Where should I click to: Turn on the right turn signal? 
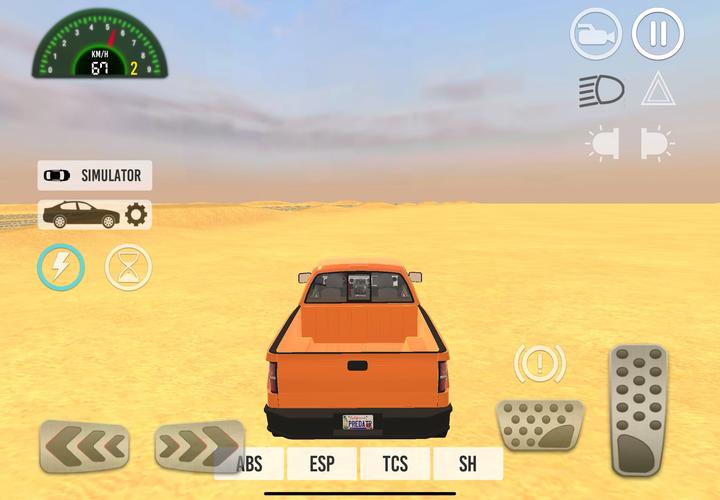[x=656, y=143]
